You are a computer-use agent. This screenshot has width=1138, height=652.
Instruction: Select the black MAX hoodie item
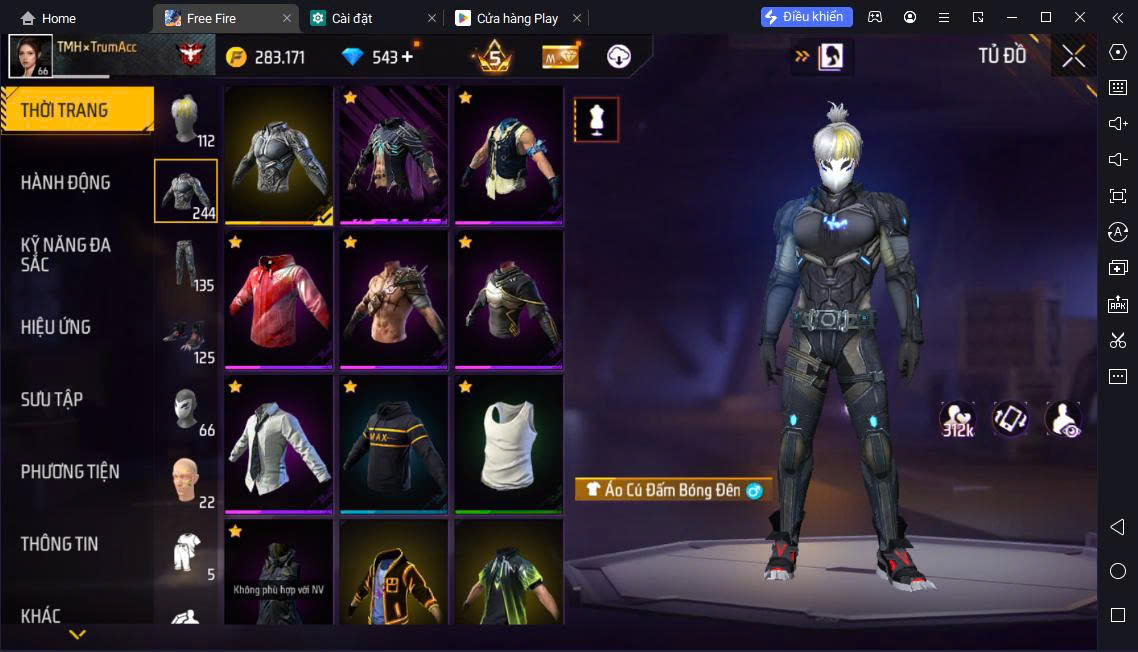coord(393,445)
